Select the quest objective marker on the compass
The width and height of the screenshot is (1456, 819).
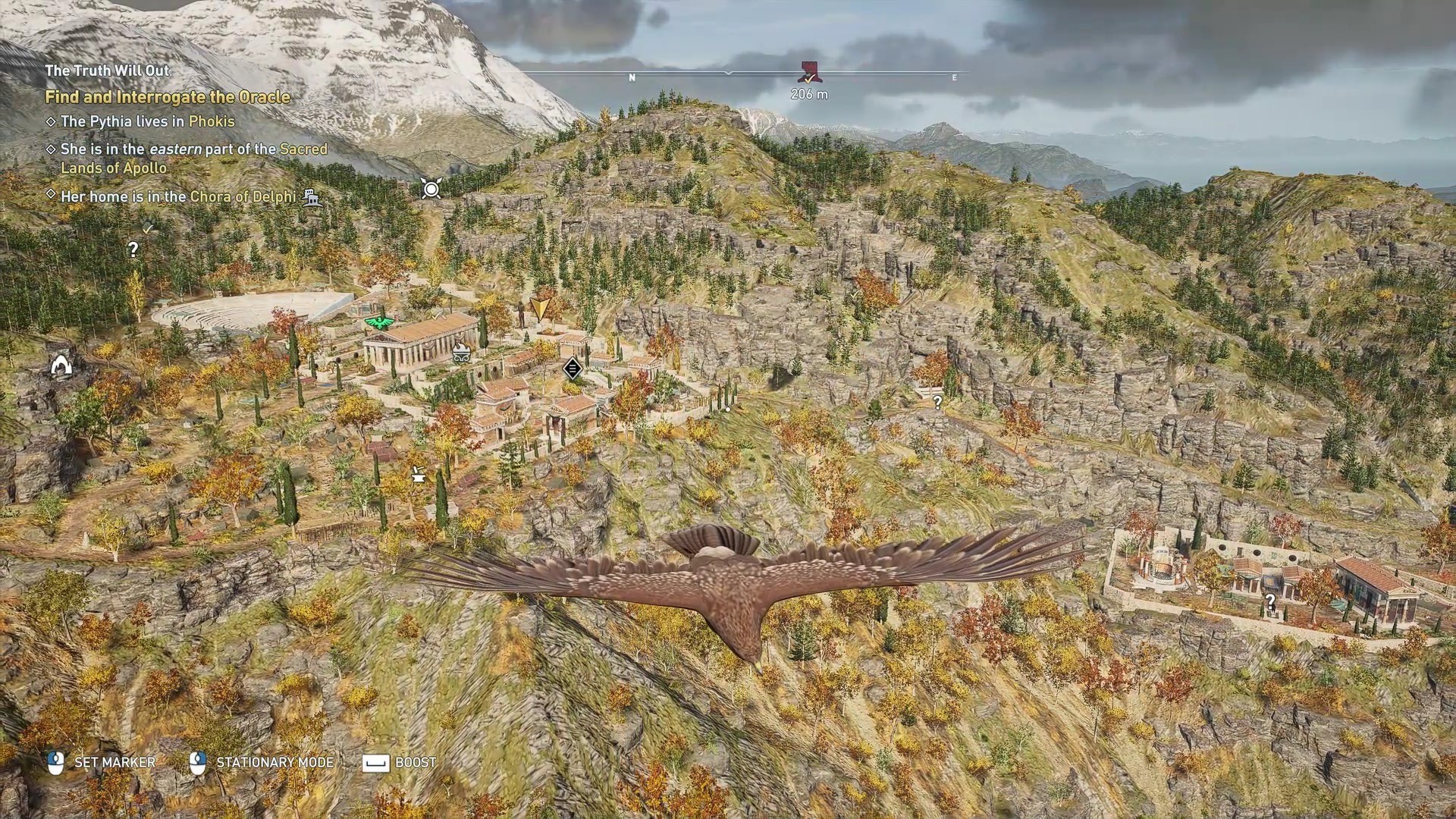pos(810,74)
